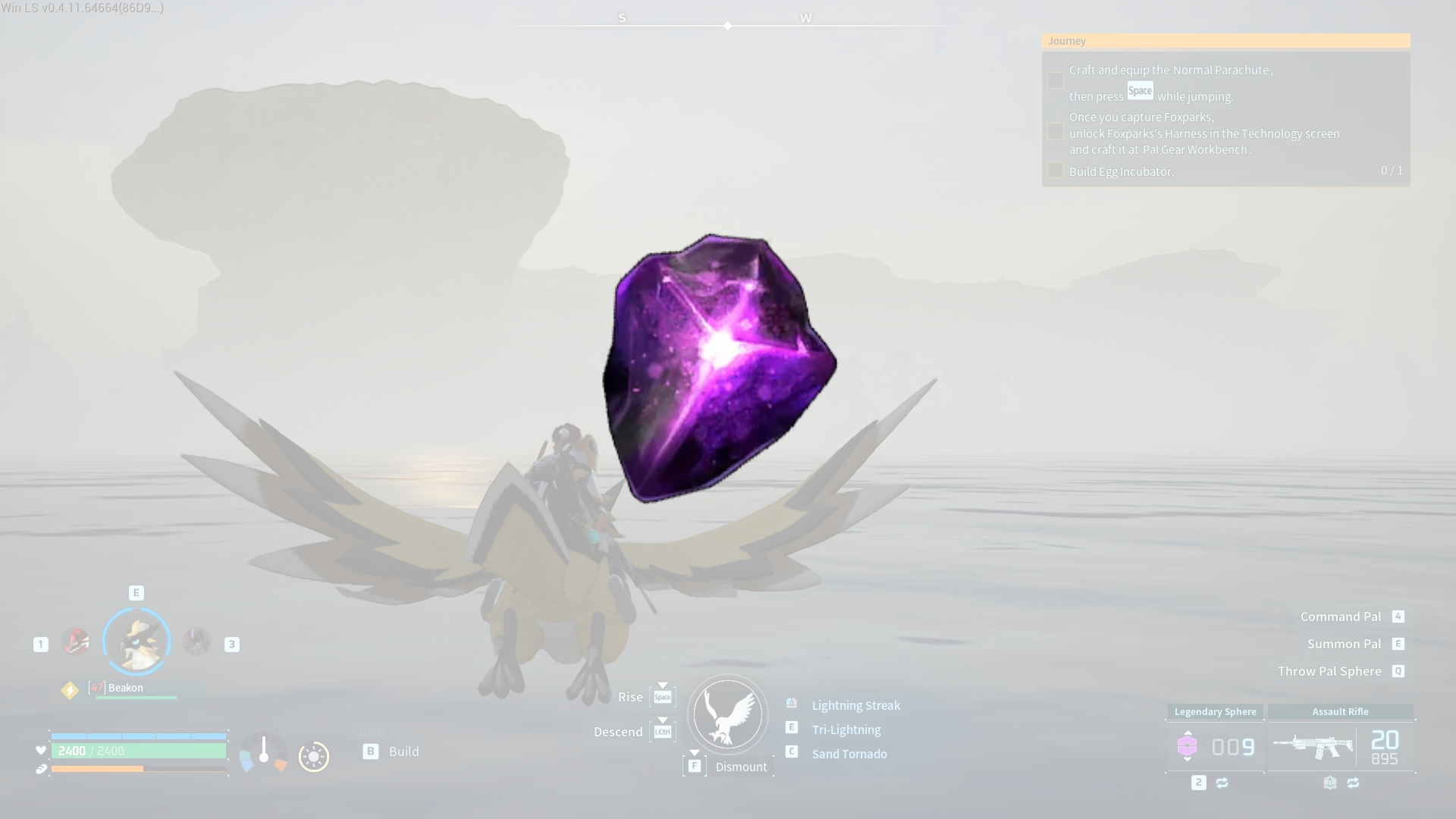Click the Tri-Lightning skill icon
This screenshot has height=819, width=1456.
[x=792, y=728]
